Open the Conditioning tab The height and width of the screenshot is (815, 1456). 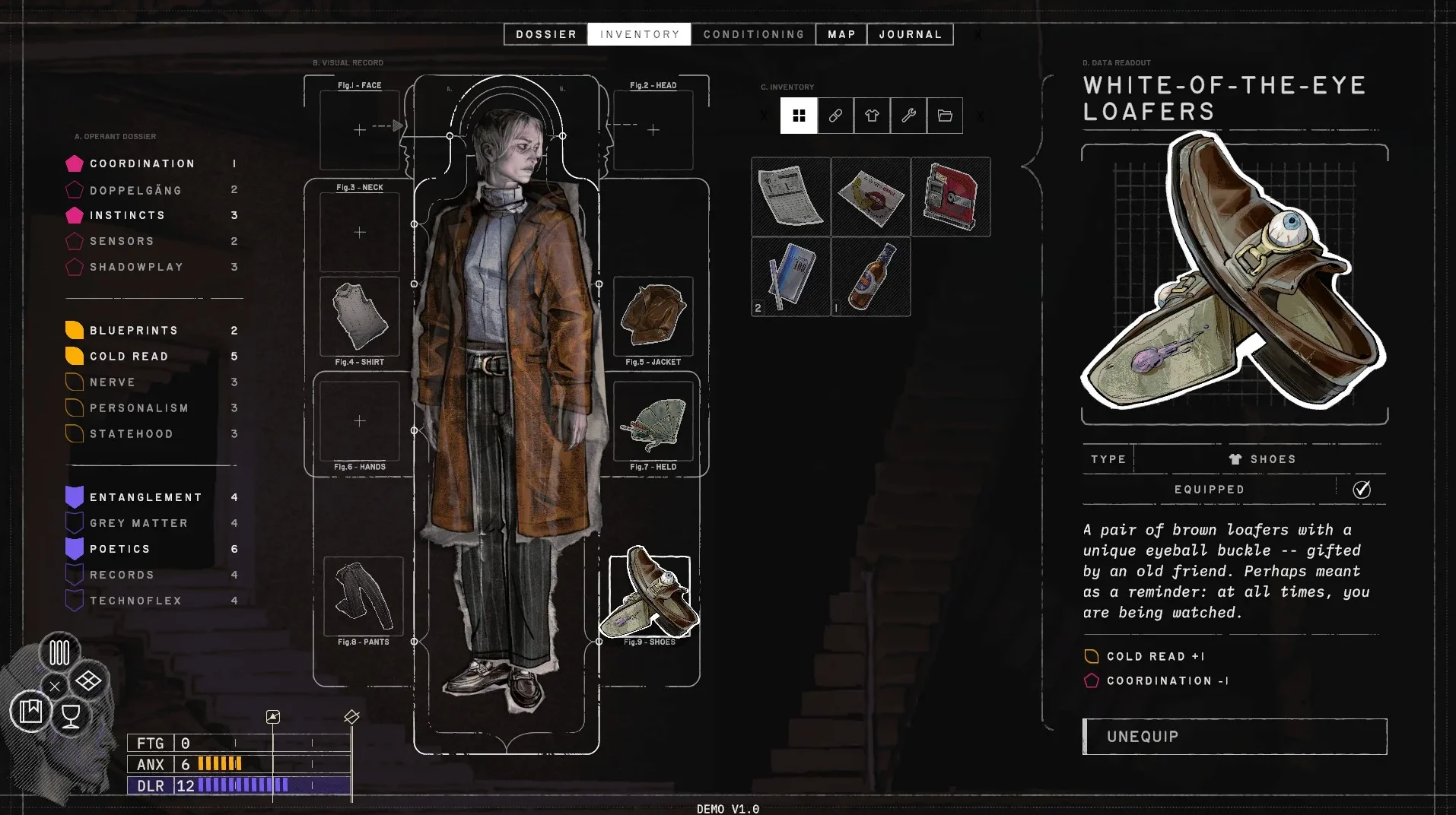(x=753, y=34)
